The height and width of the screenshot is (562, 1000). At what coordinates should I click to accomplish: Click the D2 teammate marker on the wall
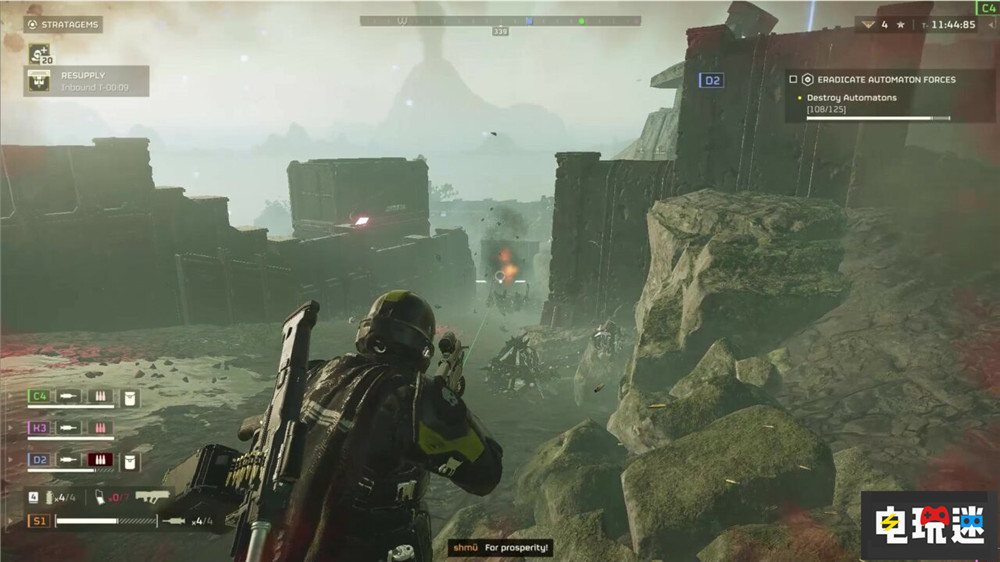[711, 80]
